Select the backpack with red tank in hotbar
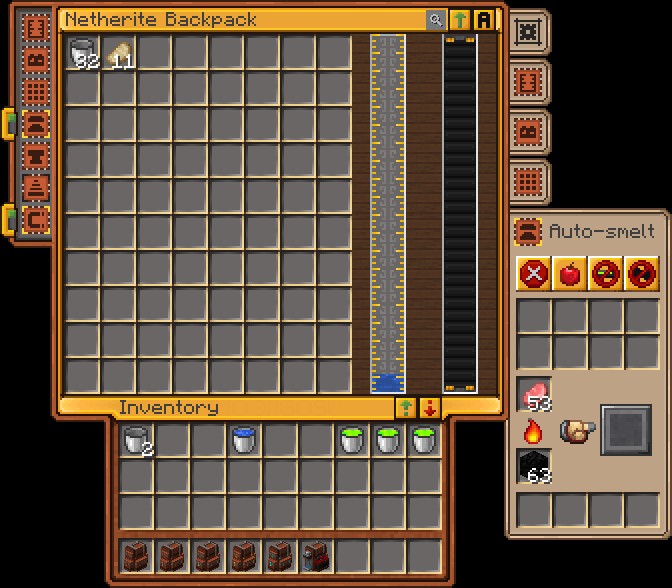672x588 pixels. (316, 556)
